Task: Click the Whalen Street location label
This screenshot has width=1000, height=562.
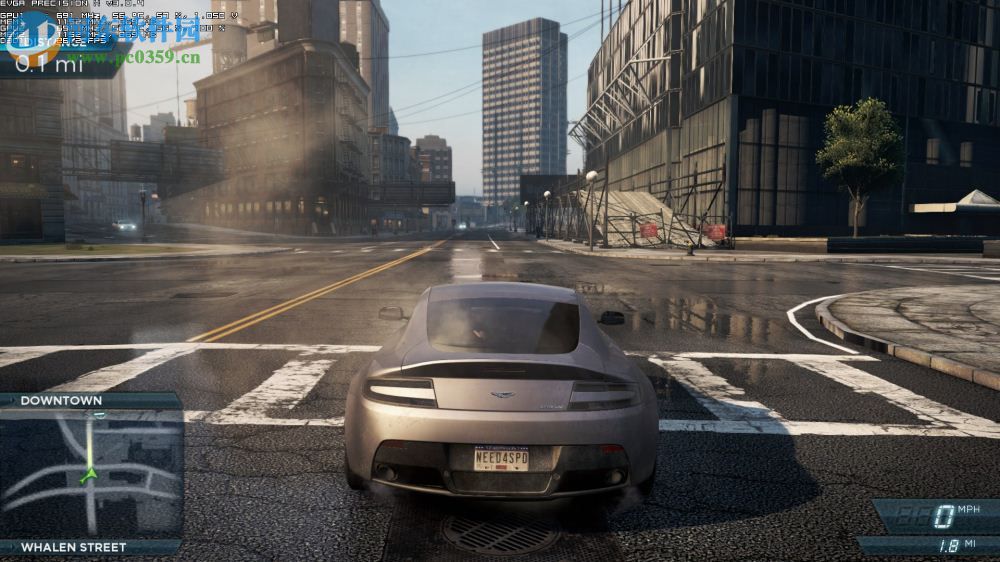Action: (74, 547)
